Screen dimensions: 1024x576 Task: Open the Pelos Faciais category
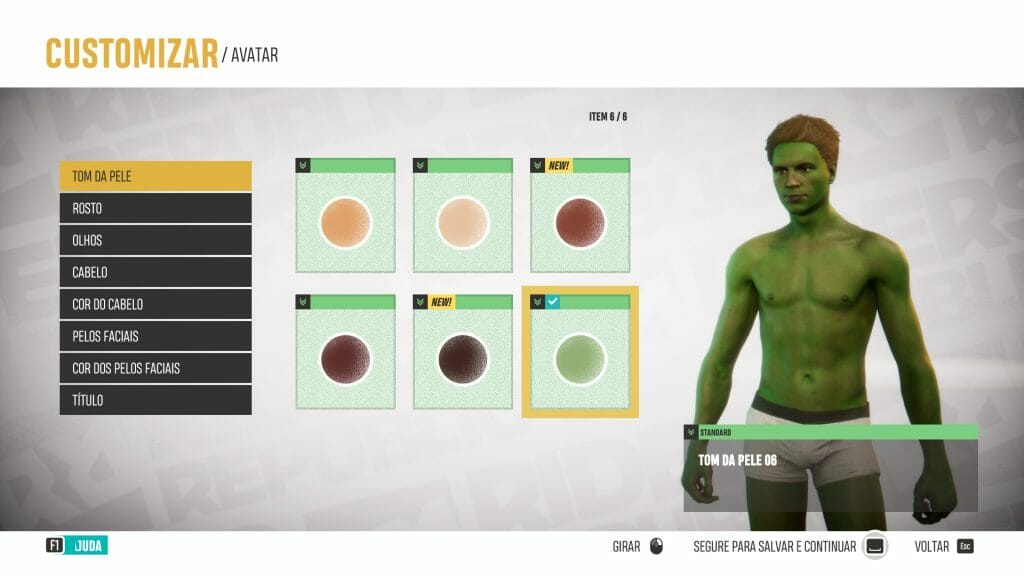(155, 336)
